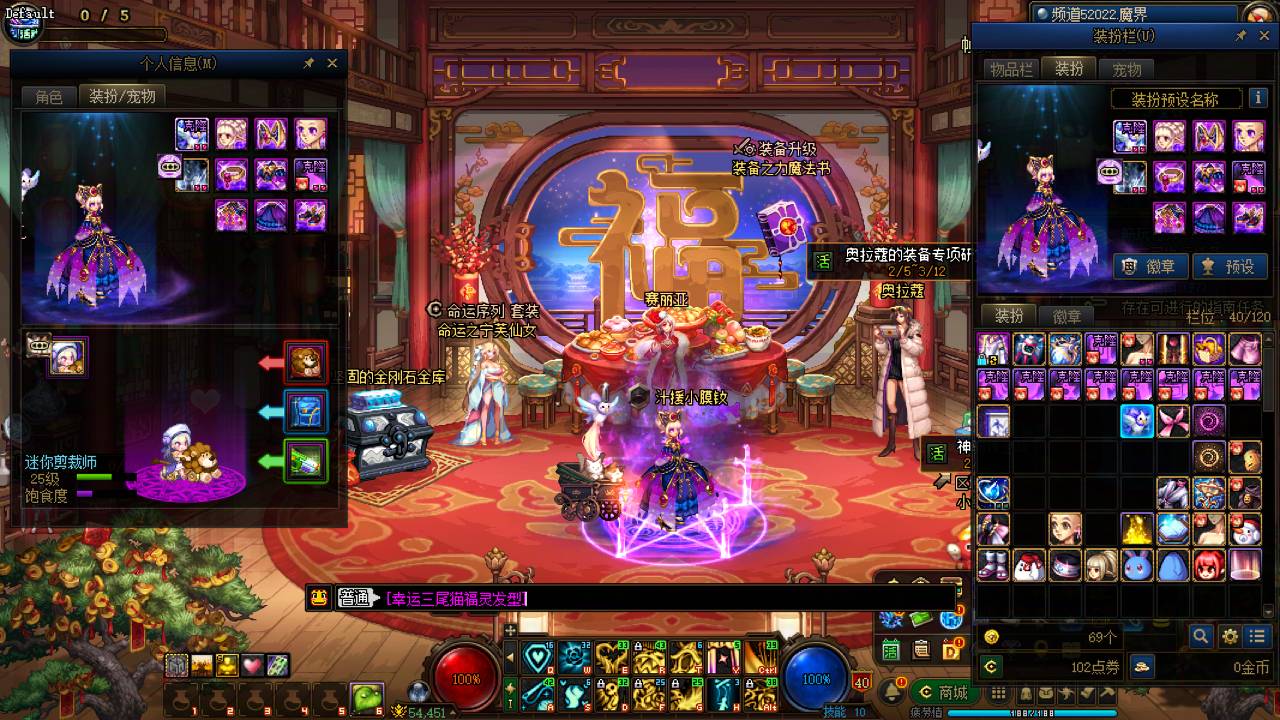Pin the 装扮栏 panel with pushpin
The width and height of the screenshot is (1280, 720).
[x=1240, y=36]
